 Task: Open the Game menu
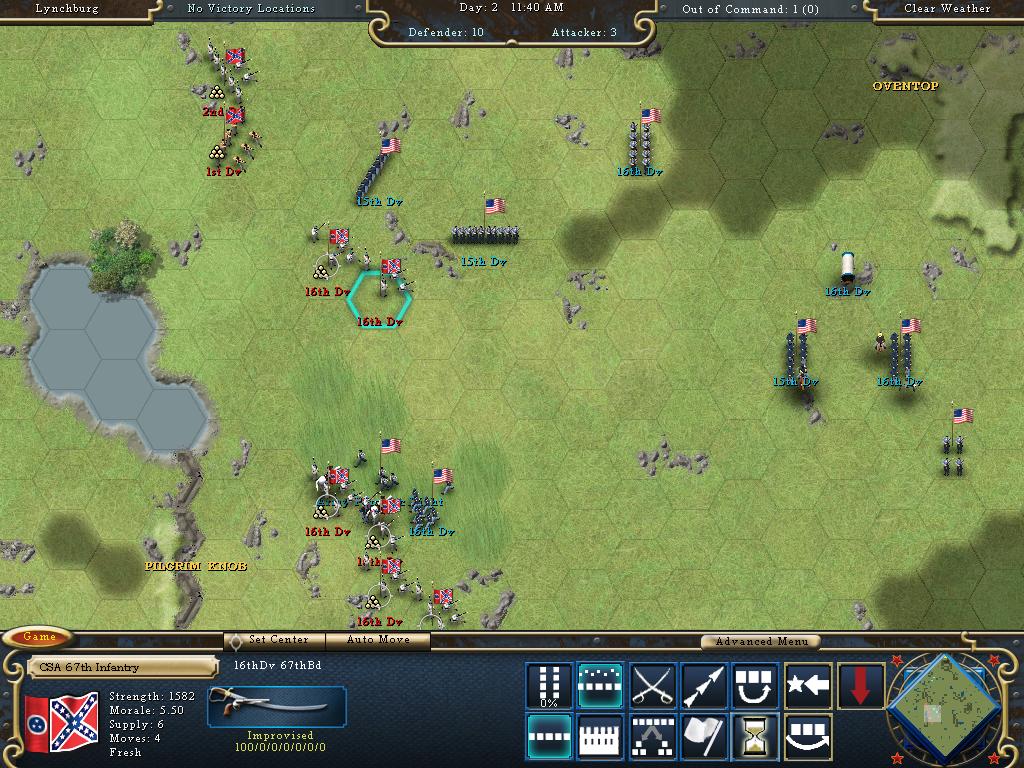(x=39, y=637)
